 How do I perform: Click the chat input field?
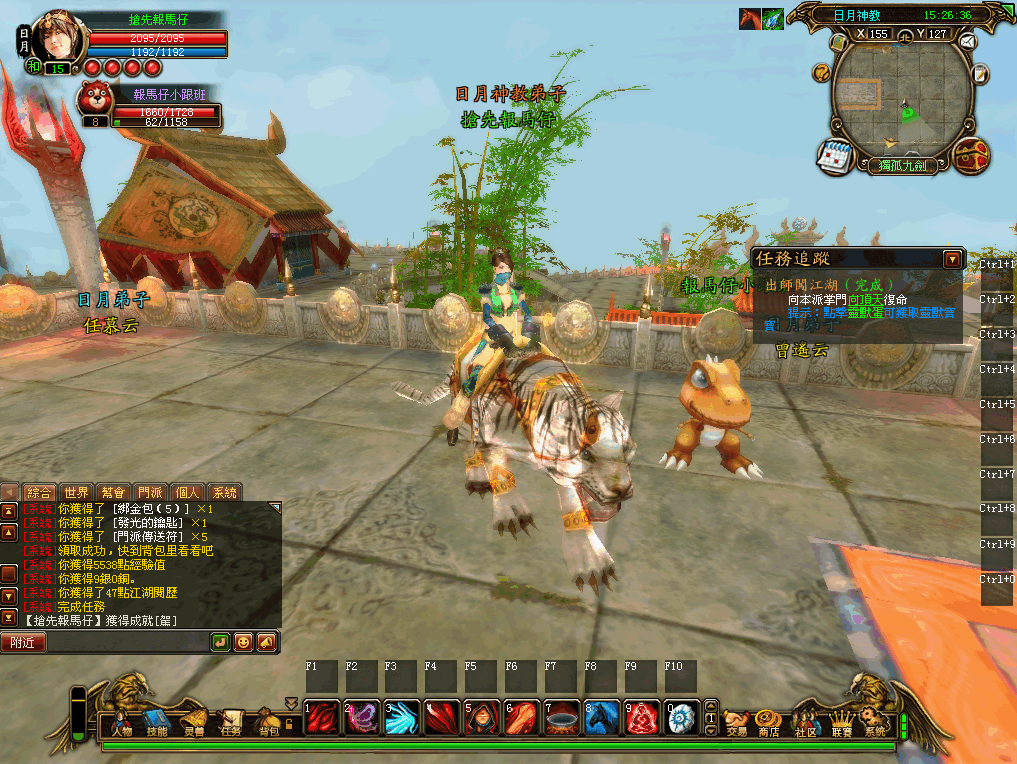125,642
